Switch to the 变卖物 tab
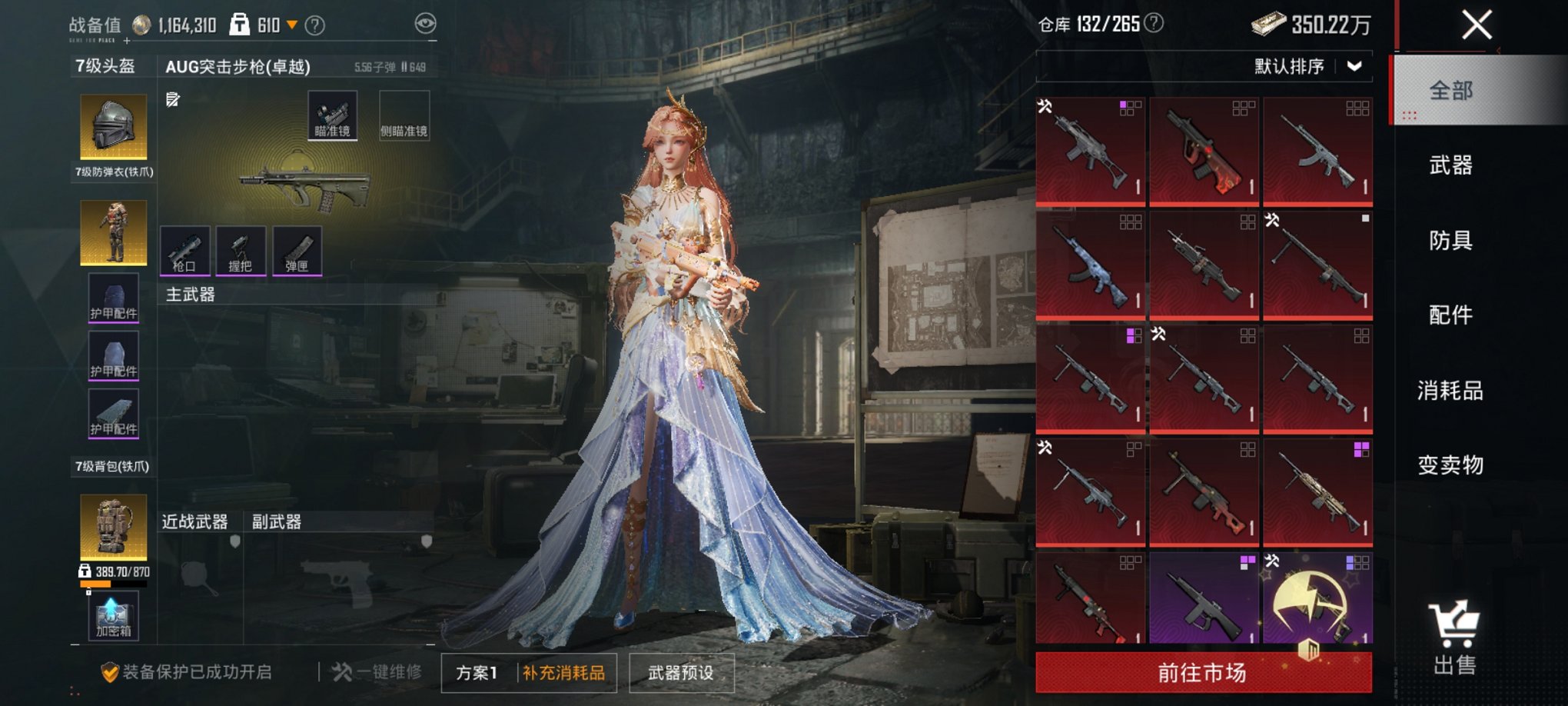This screenshot has width=1568, height=706. 1450,465
